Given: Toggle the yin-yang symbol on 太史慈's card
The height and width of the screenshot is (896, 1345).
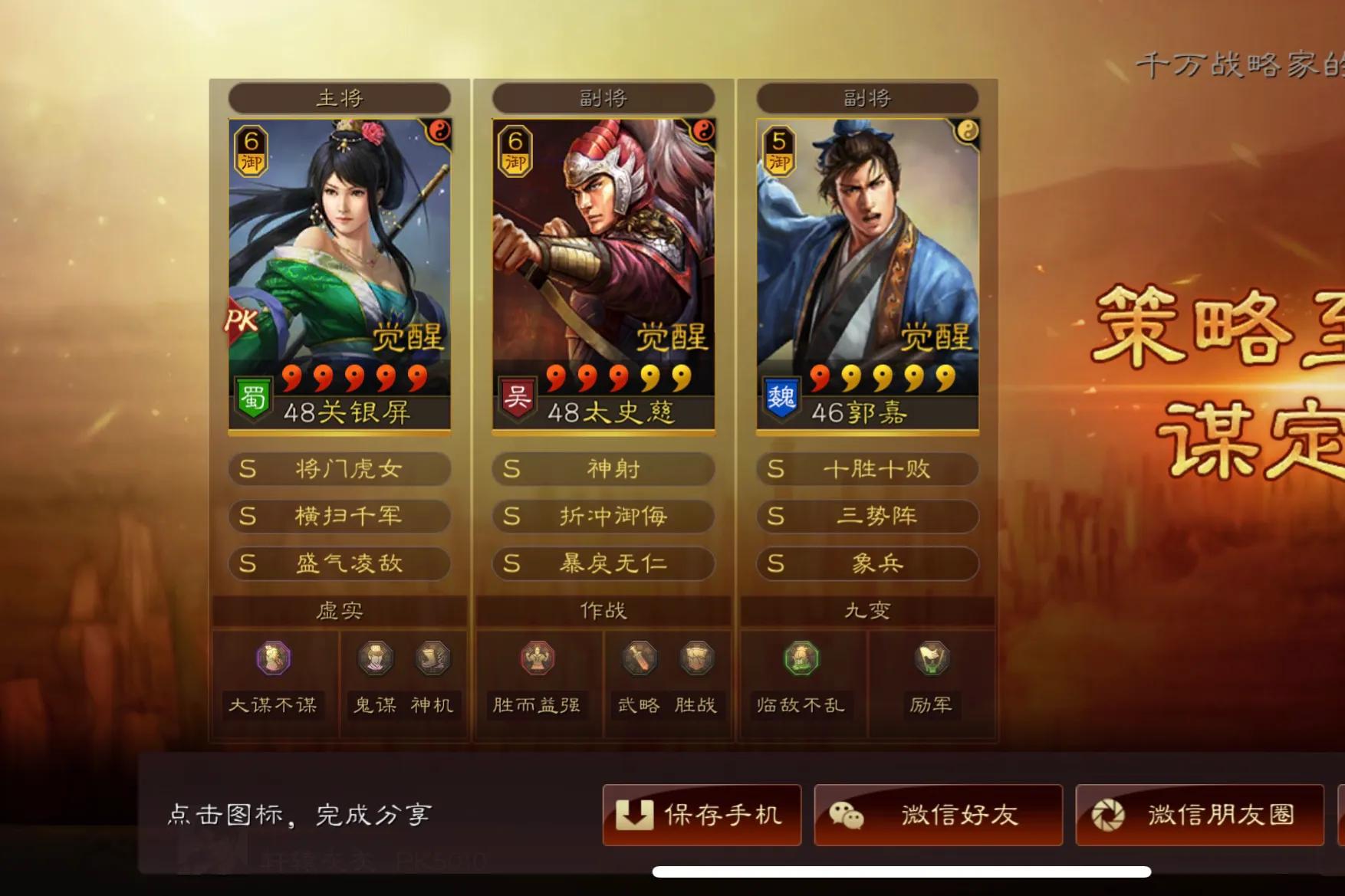Looking at the screenshot, I should coord(703,132).
